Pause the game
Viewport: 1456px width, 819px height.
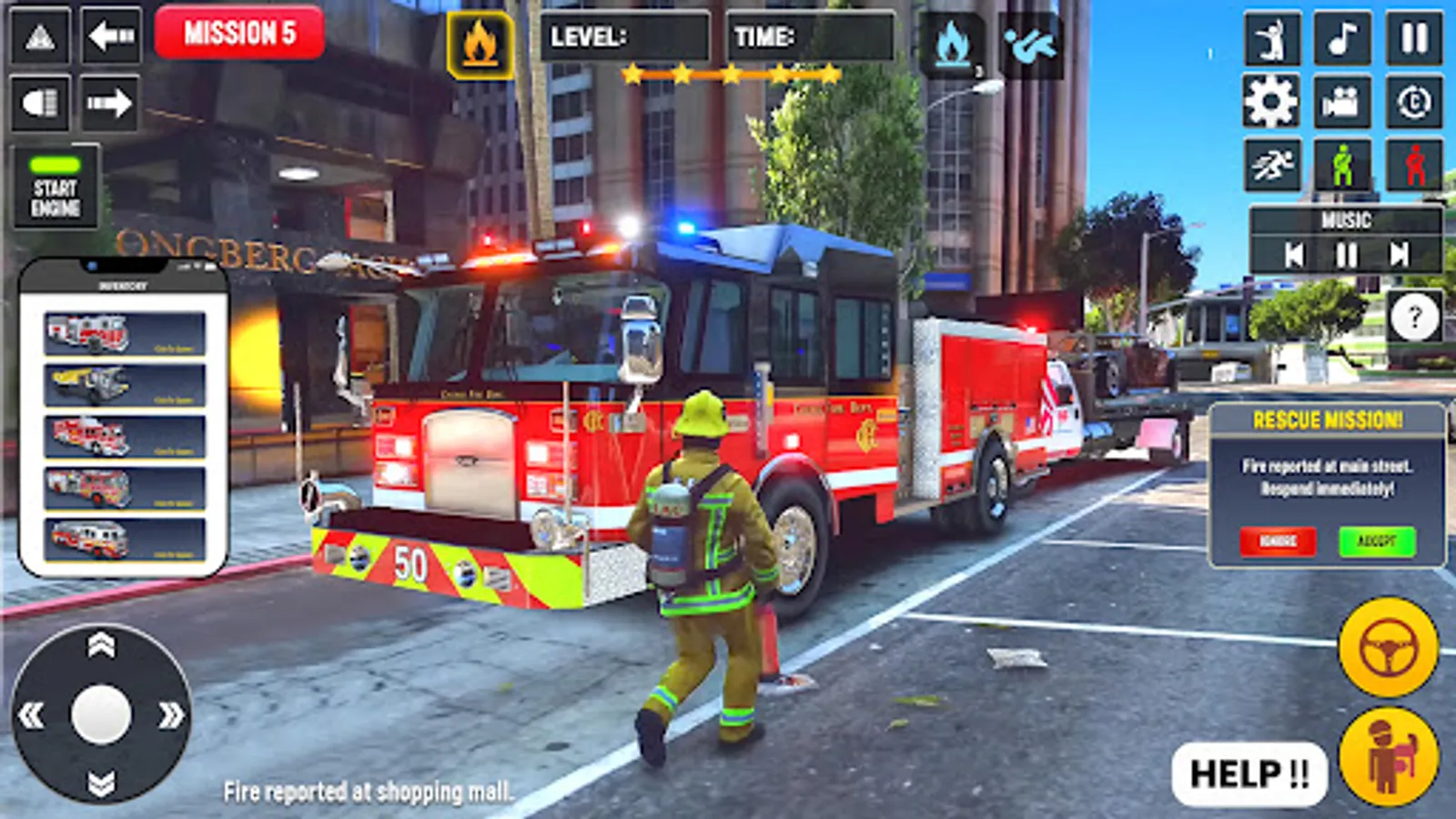point(1416,39)
